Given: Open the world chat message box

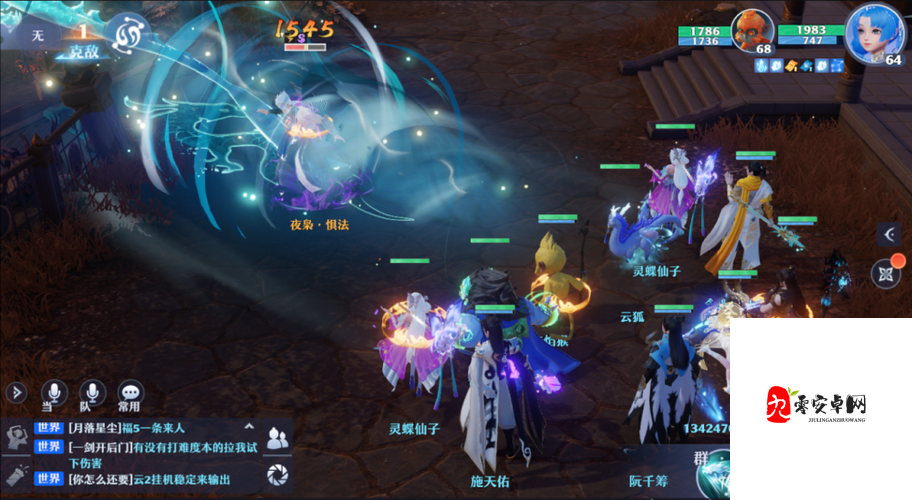Looking at the screenshot, I should pyautogui.click(x=150, y=452).
